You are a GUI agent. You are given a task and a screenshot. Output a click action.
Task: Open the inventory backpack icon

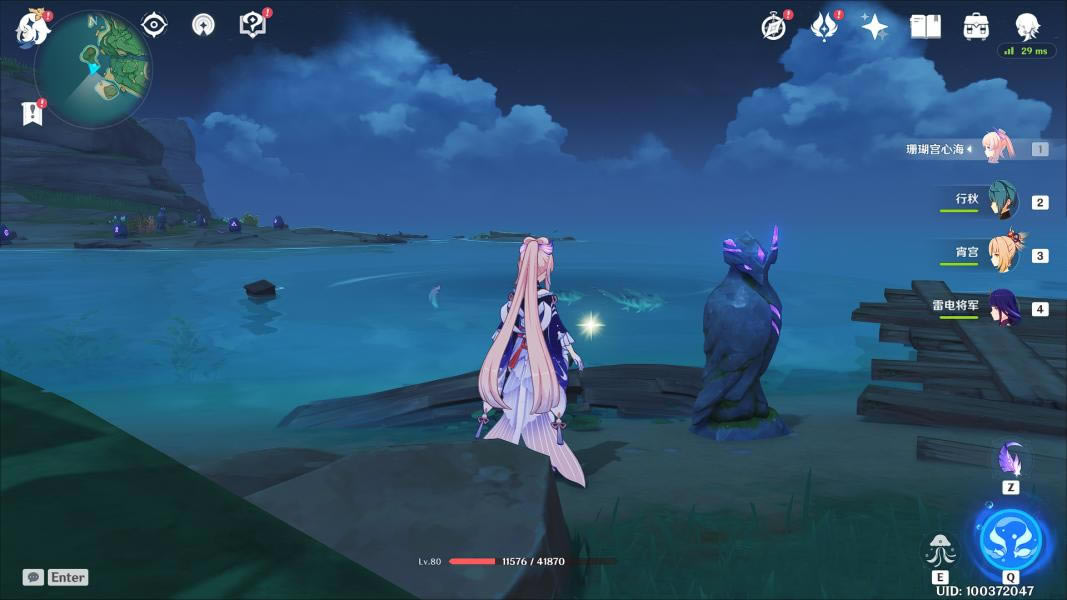point(976,27)
